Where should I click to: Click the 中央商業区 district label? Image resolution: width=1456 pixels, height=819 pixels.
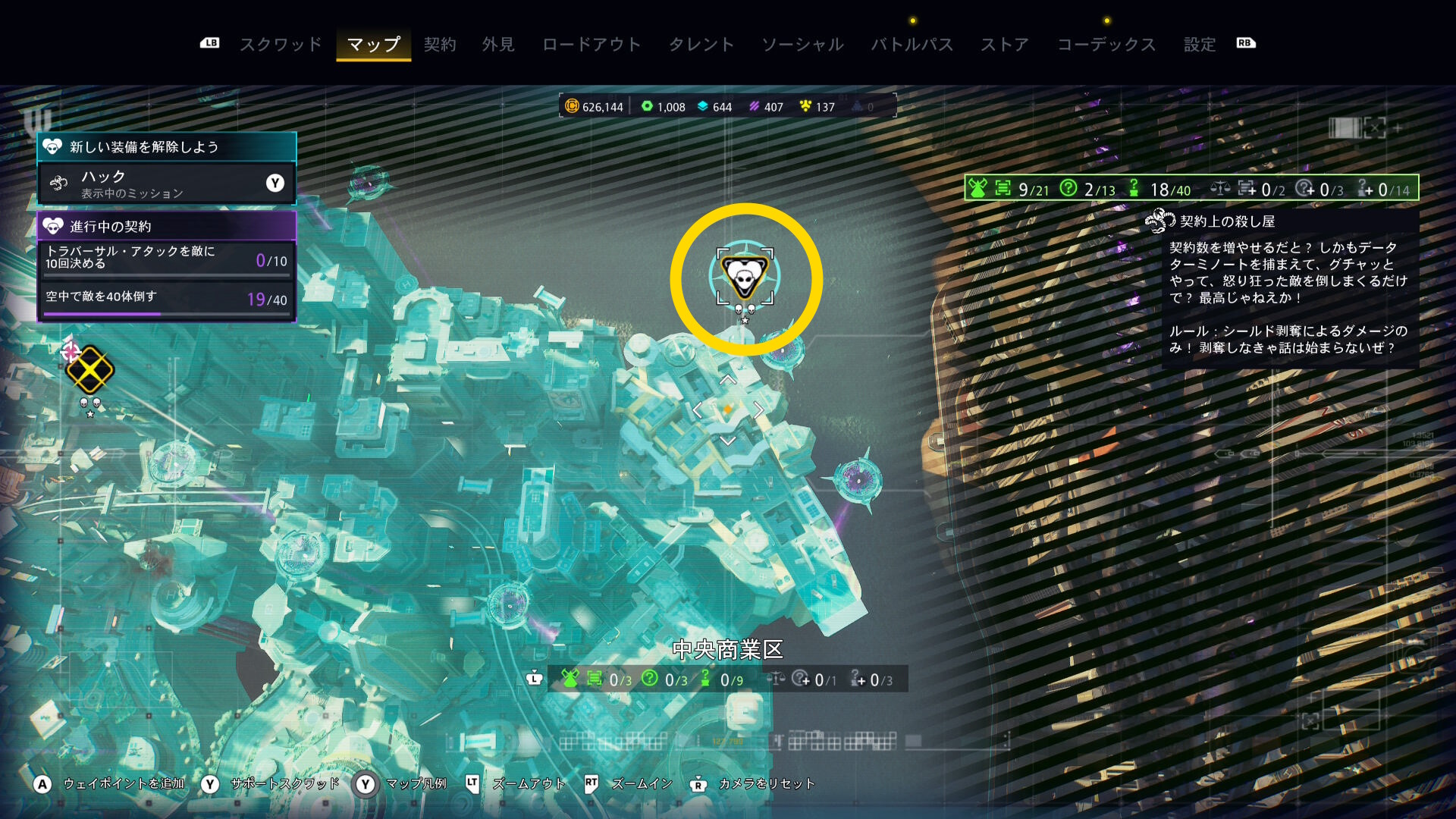coord(727,650)
